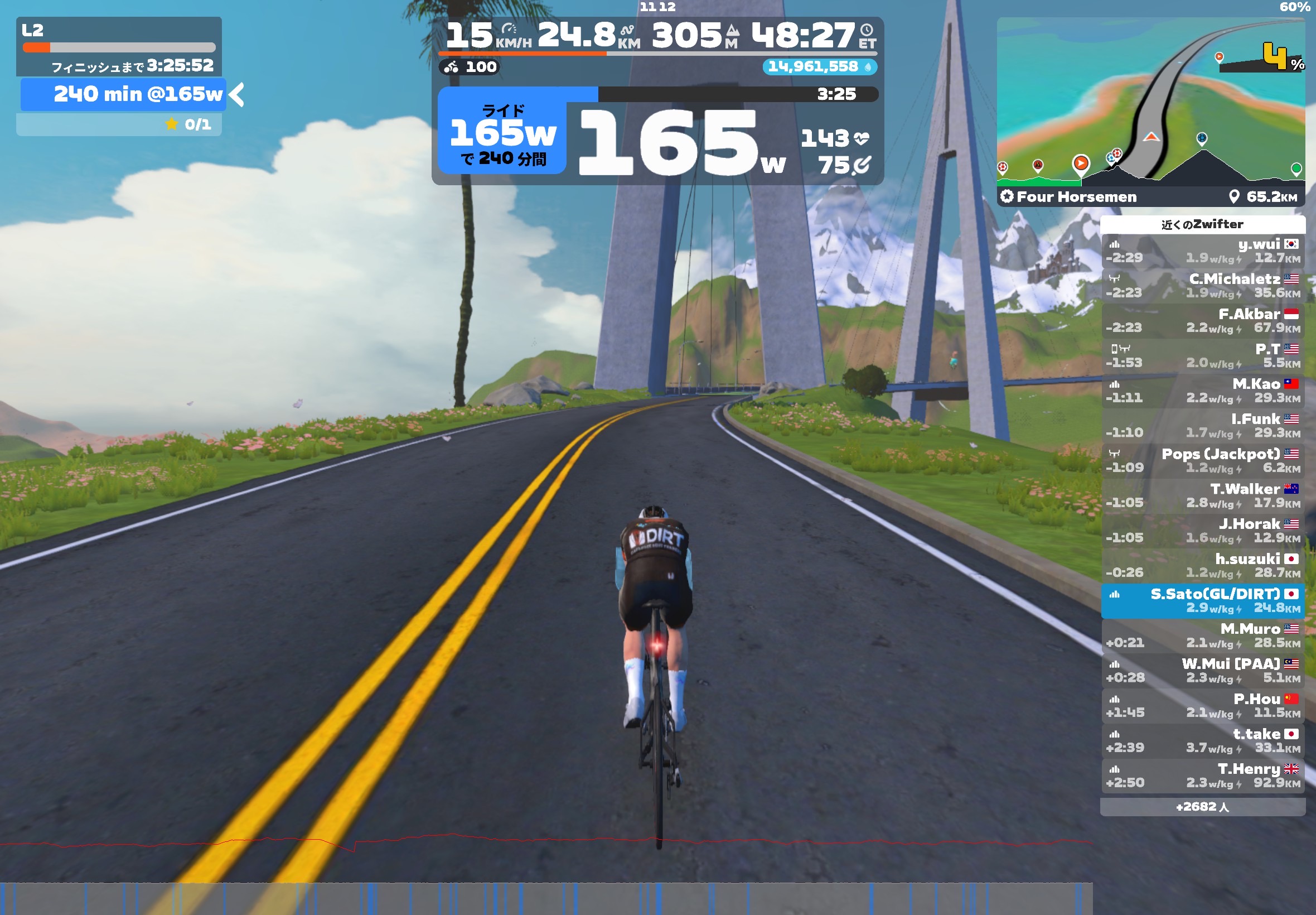Open the minimap view
The height and width of the screenshot is (915, 1316).
1150,102
